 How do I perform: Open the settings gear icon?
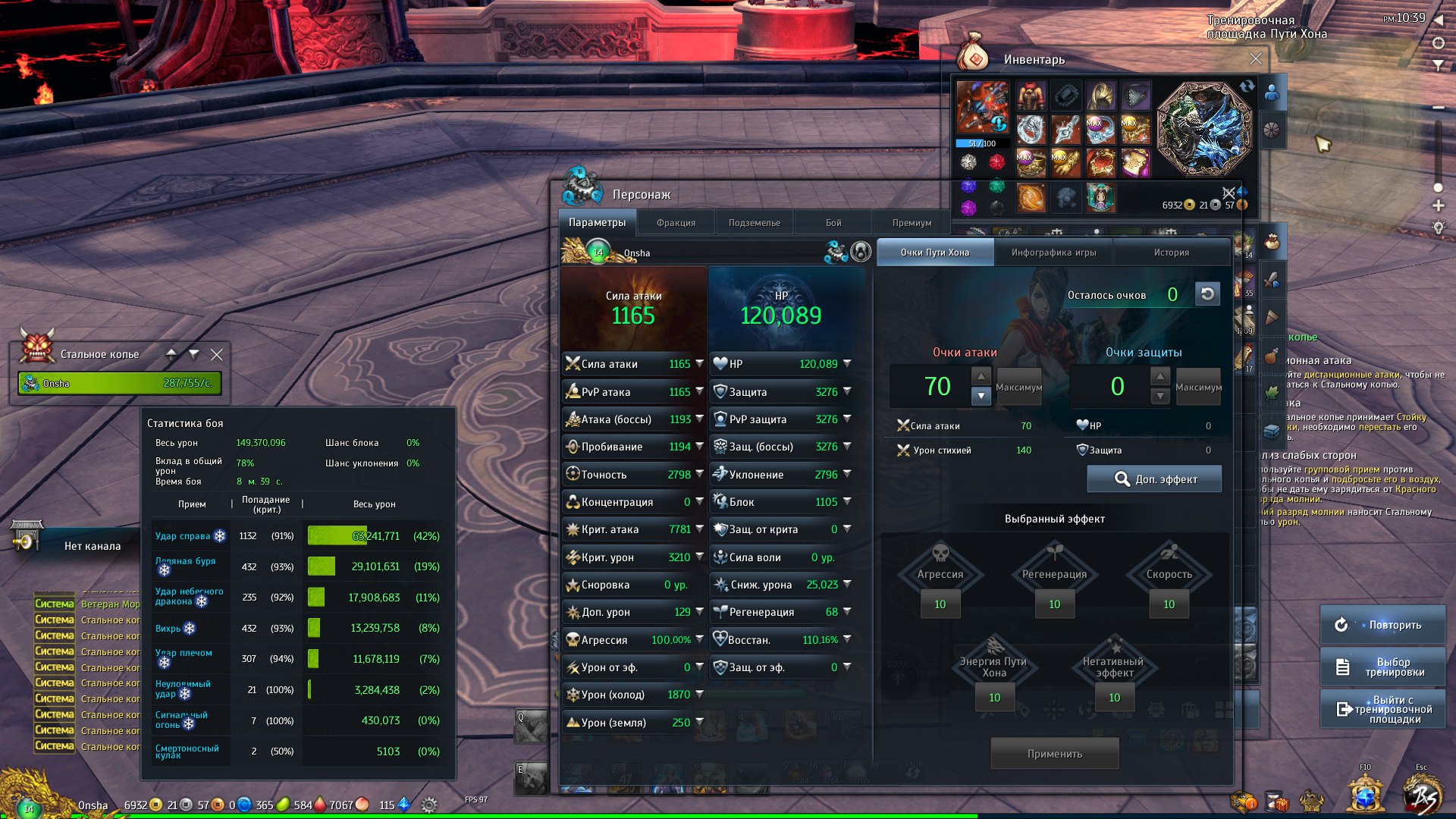click(x=428, y=805)
